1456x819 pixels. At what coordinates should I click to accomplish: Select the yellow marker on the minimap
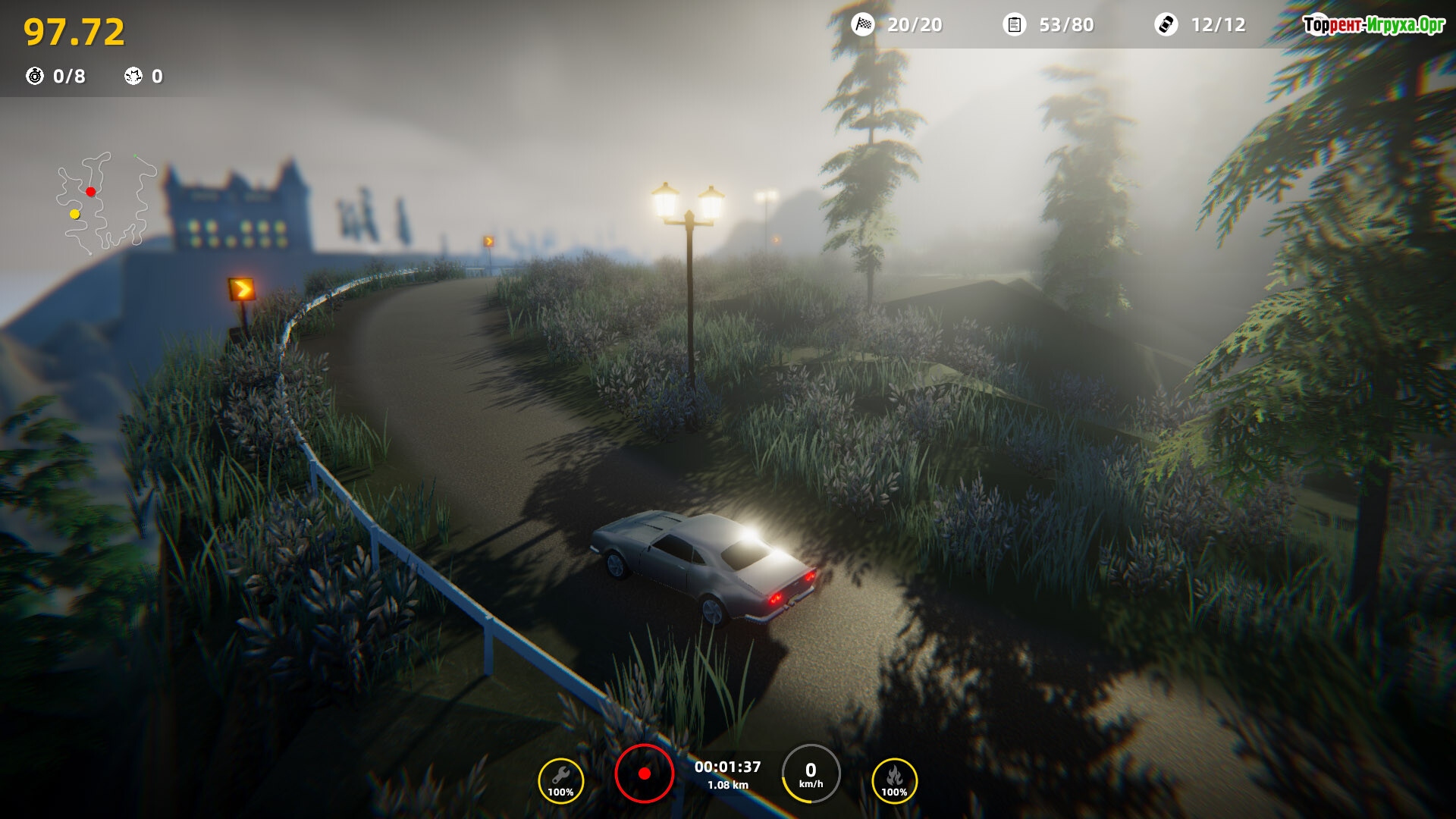pos(75,215)
